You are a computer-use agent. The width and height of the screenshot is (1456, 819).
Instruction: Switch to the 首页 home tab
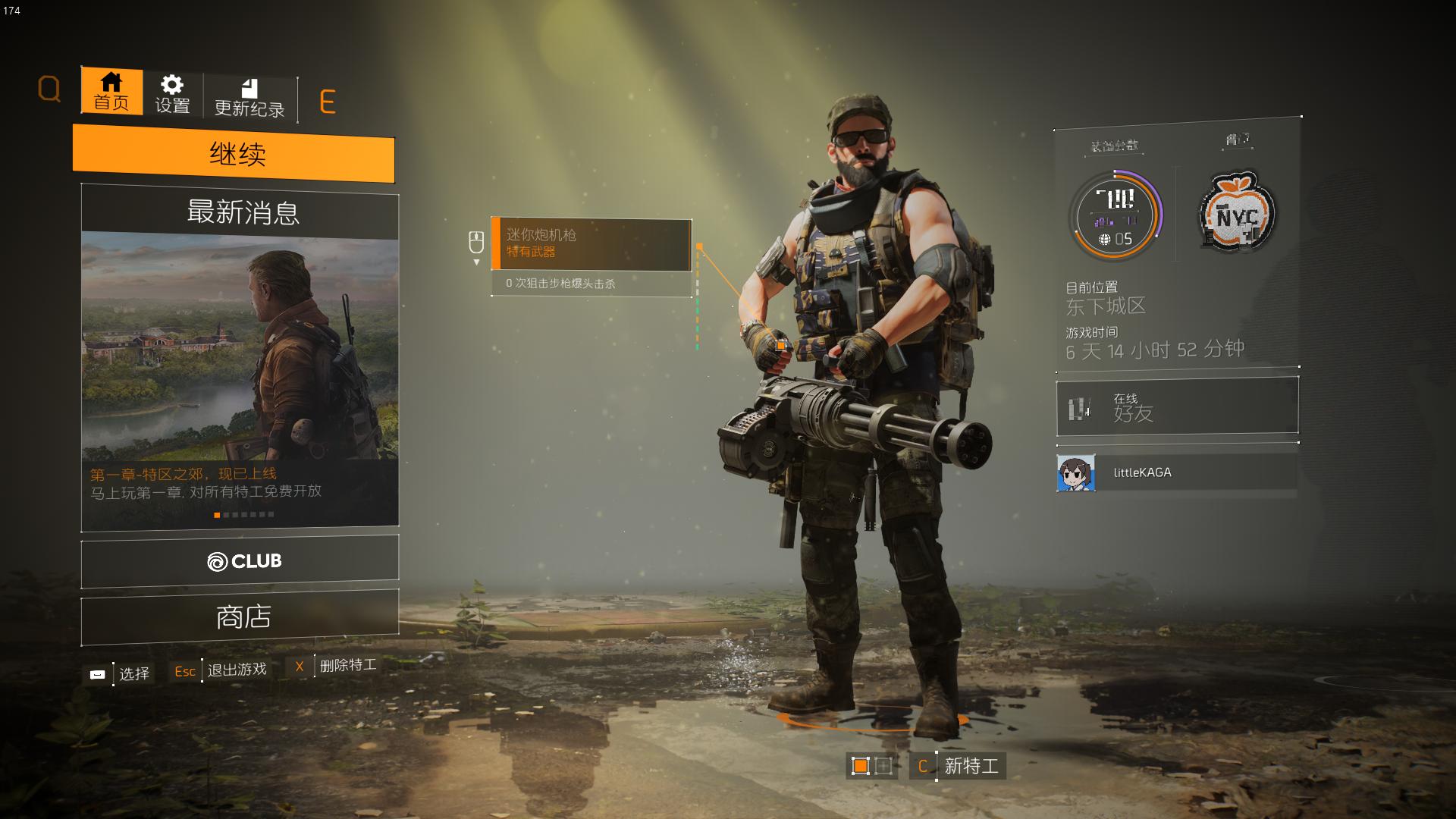(111, 91)
